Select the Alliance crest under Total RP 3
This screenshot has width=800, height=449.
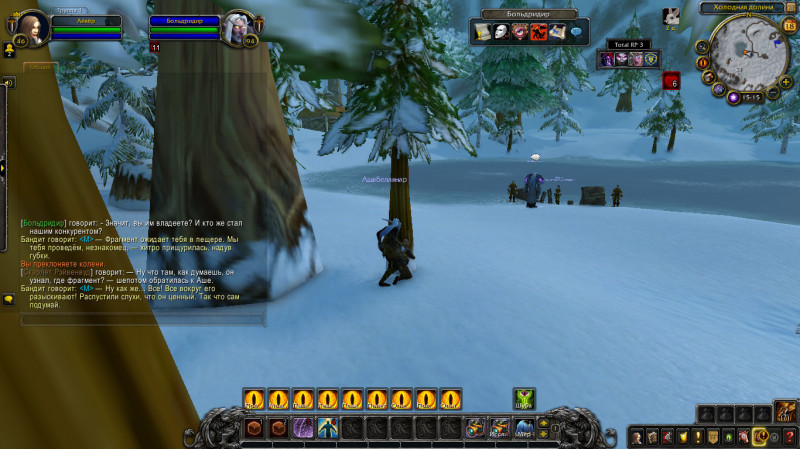pyautogui.click(x=650, y=59)
